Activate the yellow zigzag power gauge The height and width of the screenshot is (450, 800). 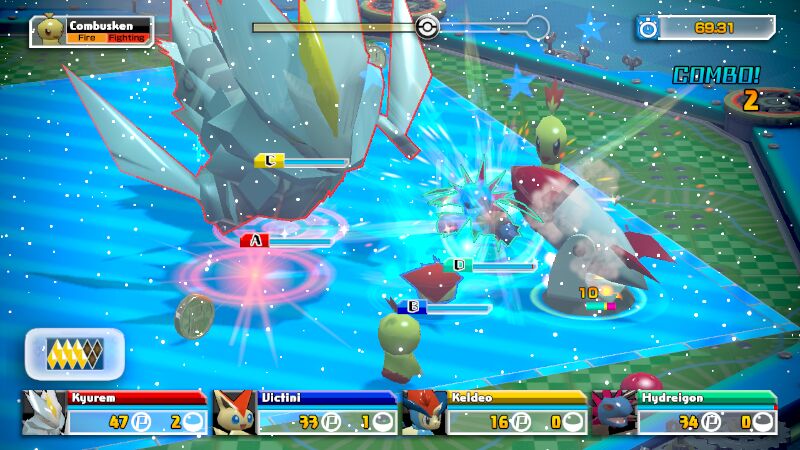75,353
